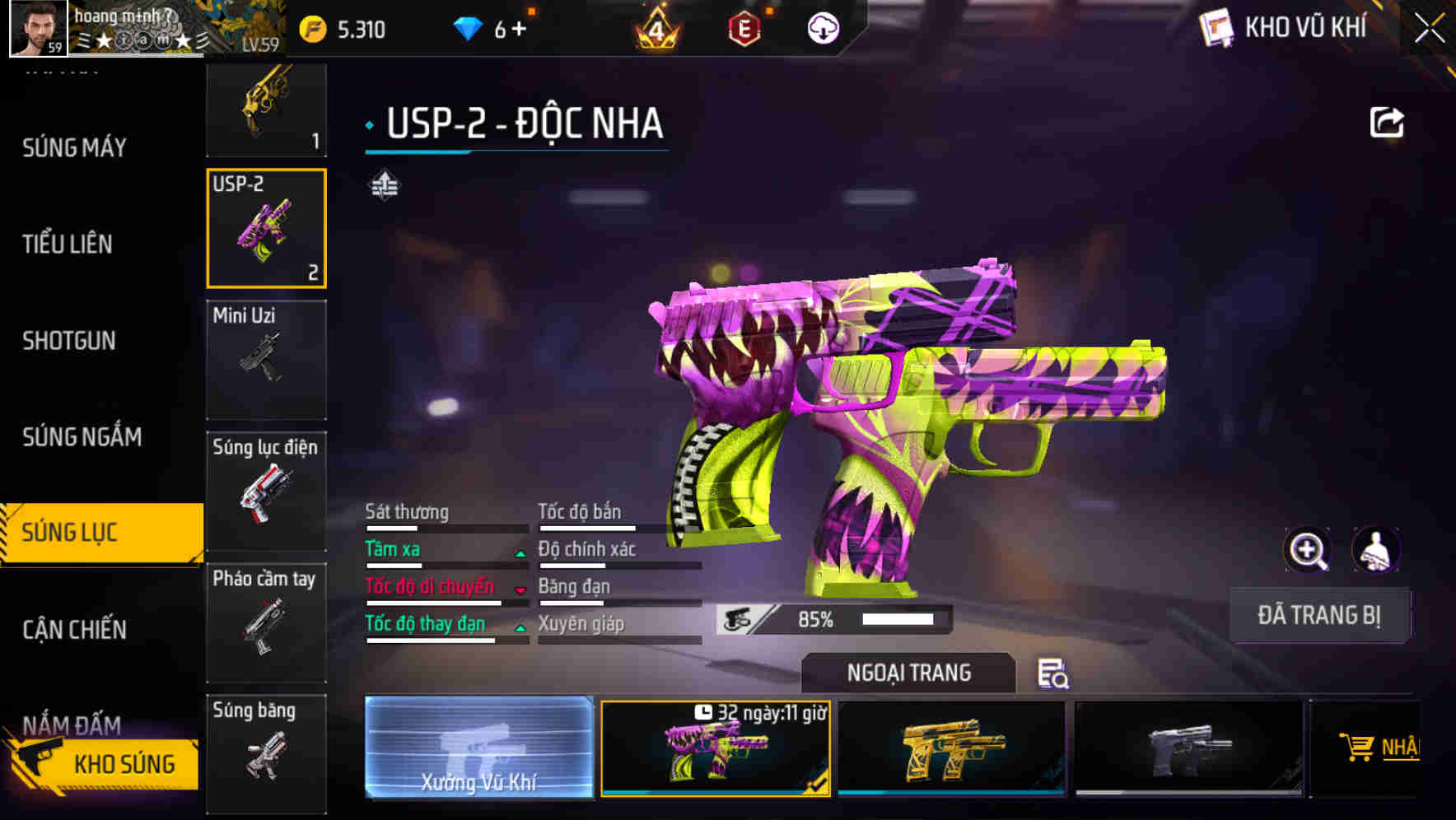Click the cloud download icon

(824, 27)
